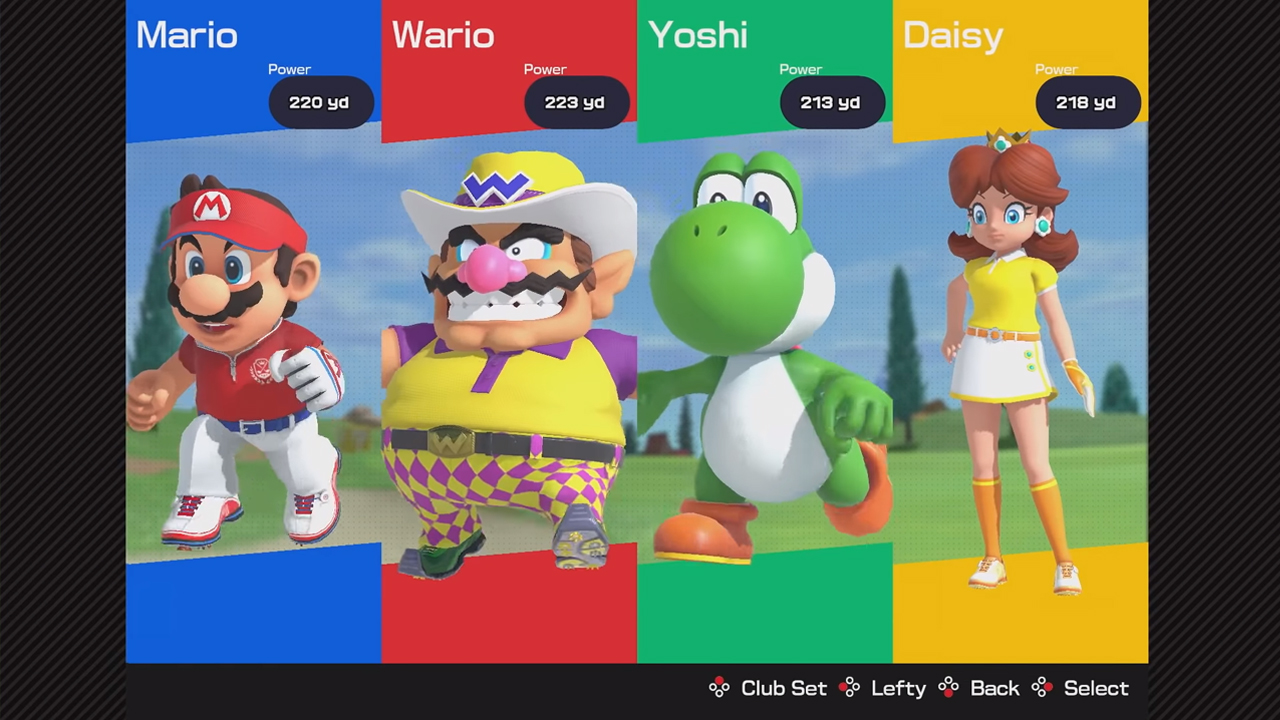The width and height of the screenshot is (1280, 720).
Task: Click the Power label above Yoshi's distance
Action: click(800, 69)
